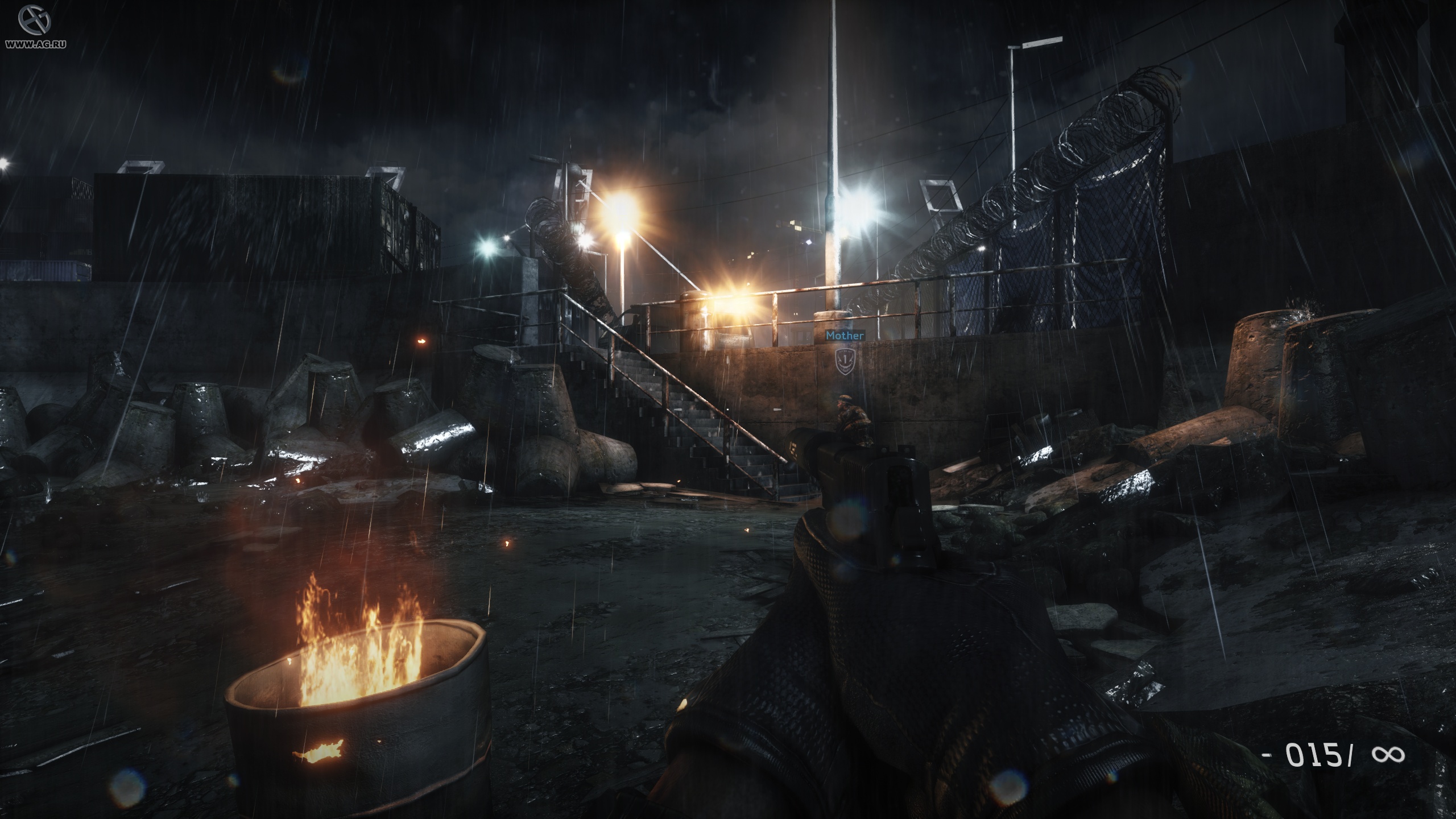The image size is (1456, 819).
Task: Click the AG.RU watermark logo
Action: click(34, 20)
